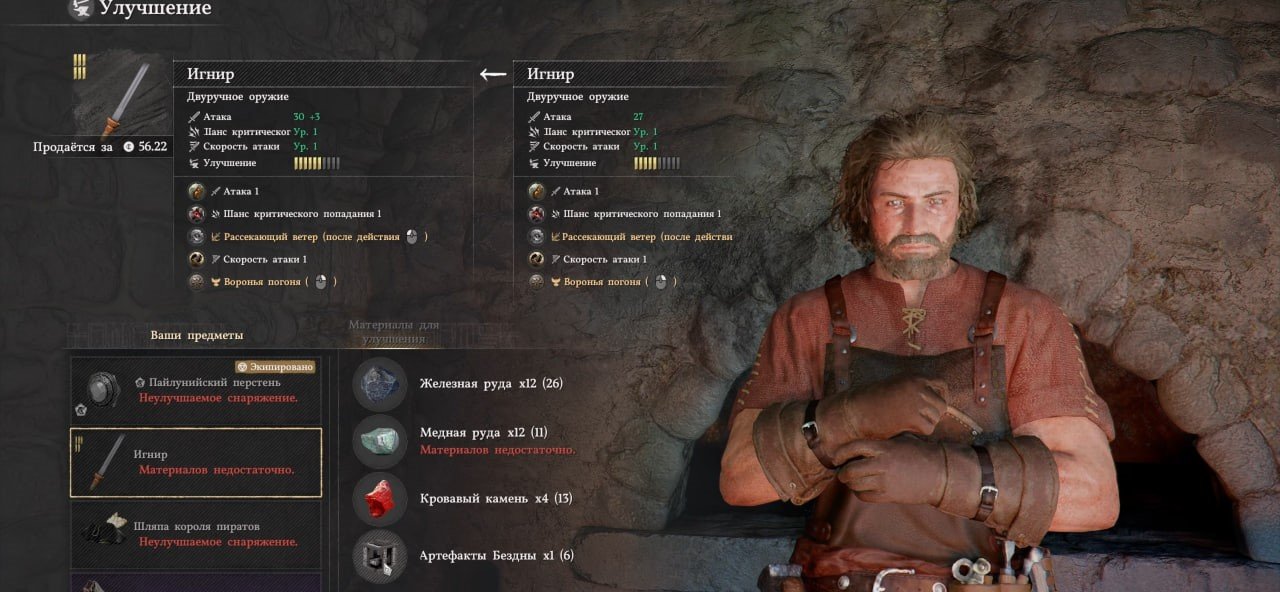Select the Артефакты Бездны material icon
This screenshot has height=592, width=1280.
380,555
